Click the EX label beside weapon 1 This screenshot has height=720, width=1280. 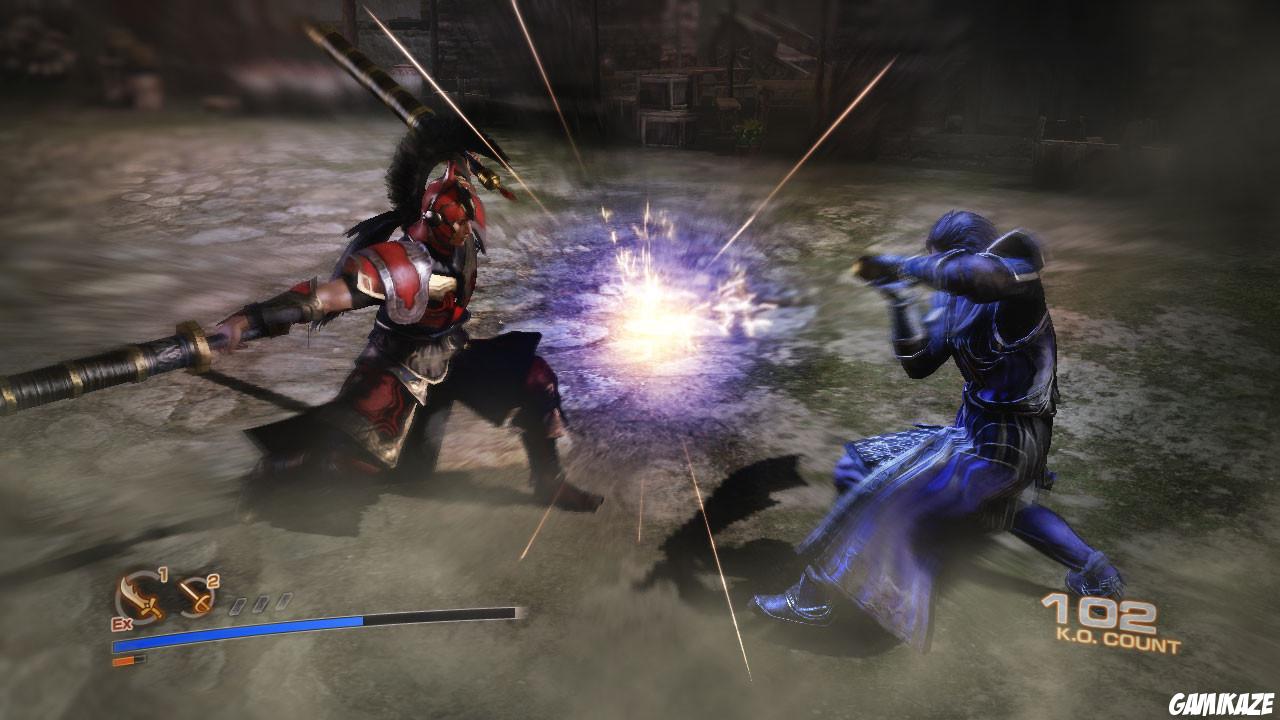pos(121,622)
